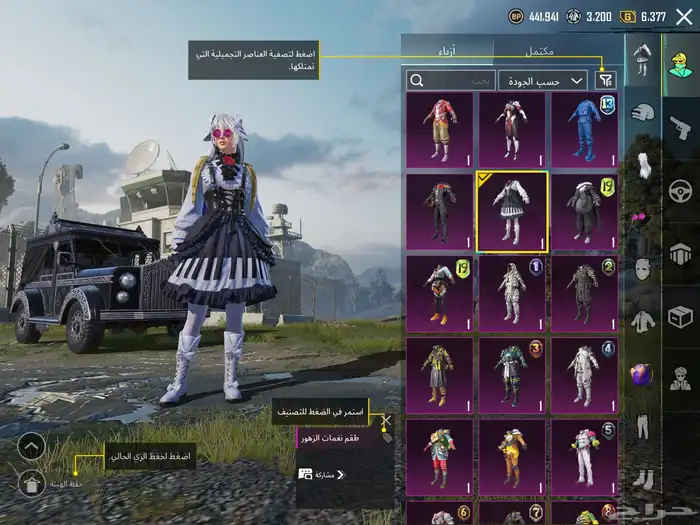
Task: Switch to the أزياء tab
Action: [x=447, y=51]
